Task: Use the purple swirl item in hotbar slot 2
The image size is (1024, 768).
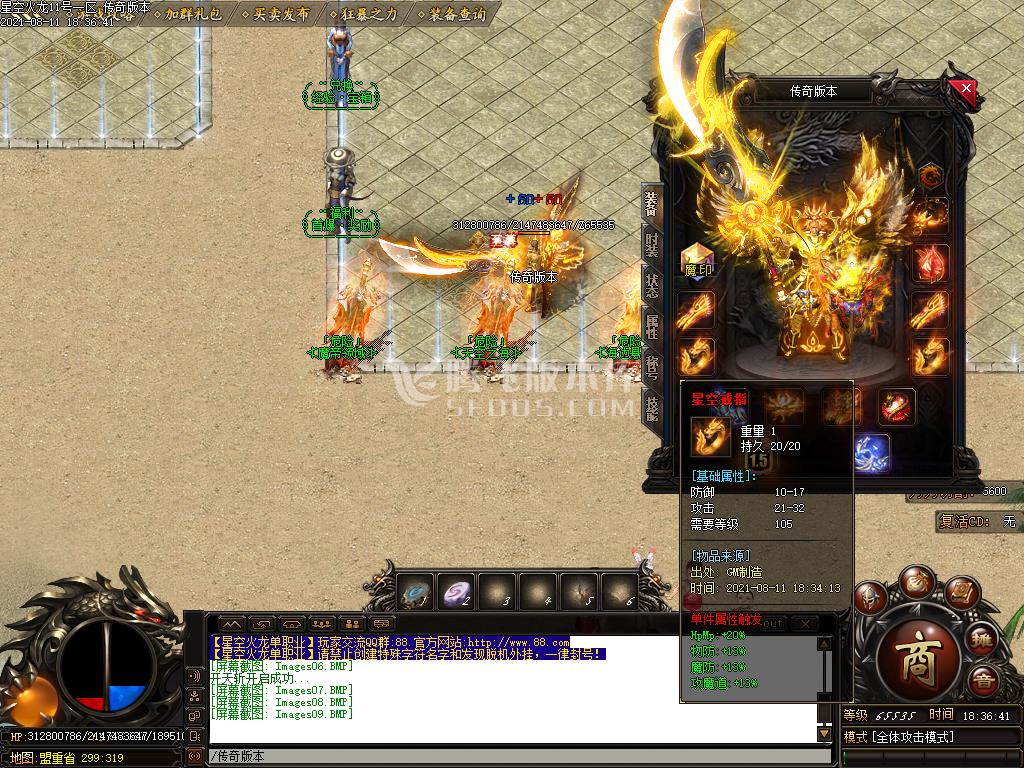Action: pos(457,594)
